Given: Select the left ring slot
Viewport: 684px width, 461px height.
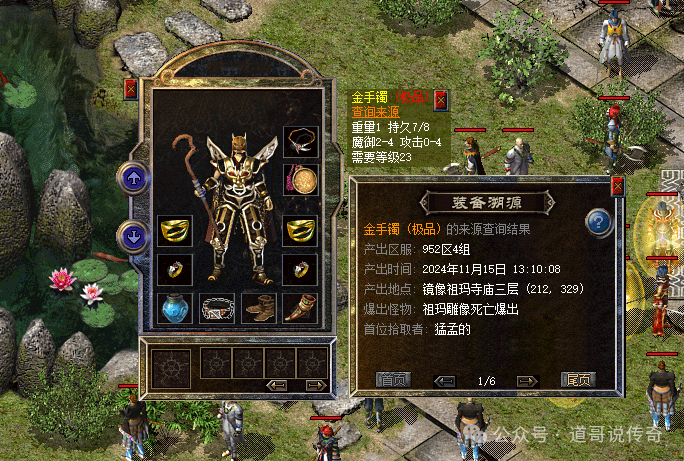Looking at the screenshot, I should click(175, 269).
